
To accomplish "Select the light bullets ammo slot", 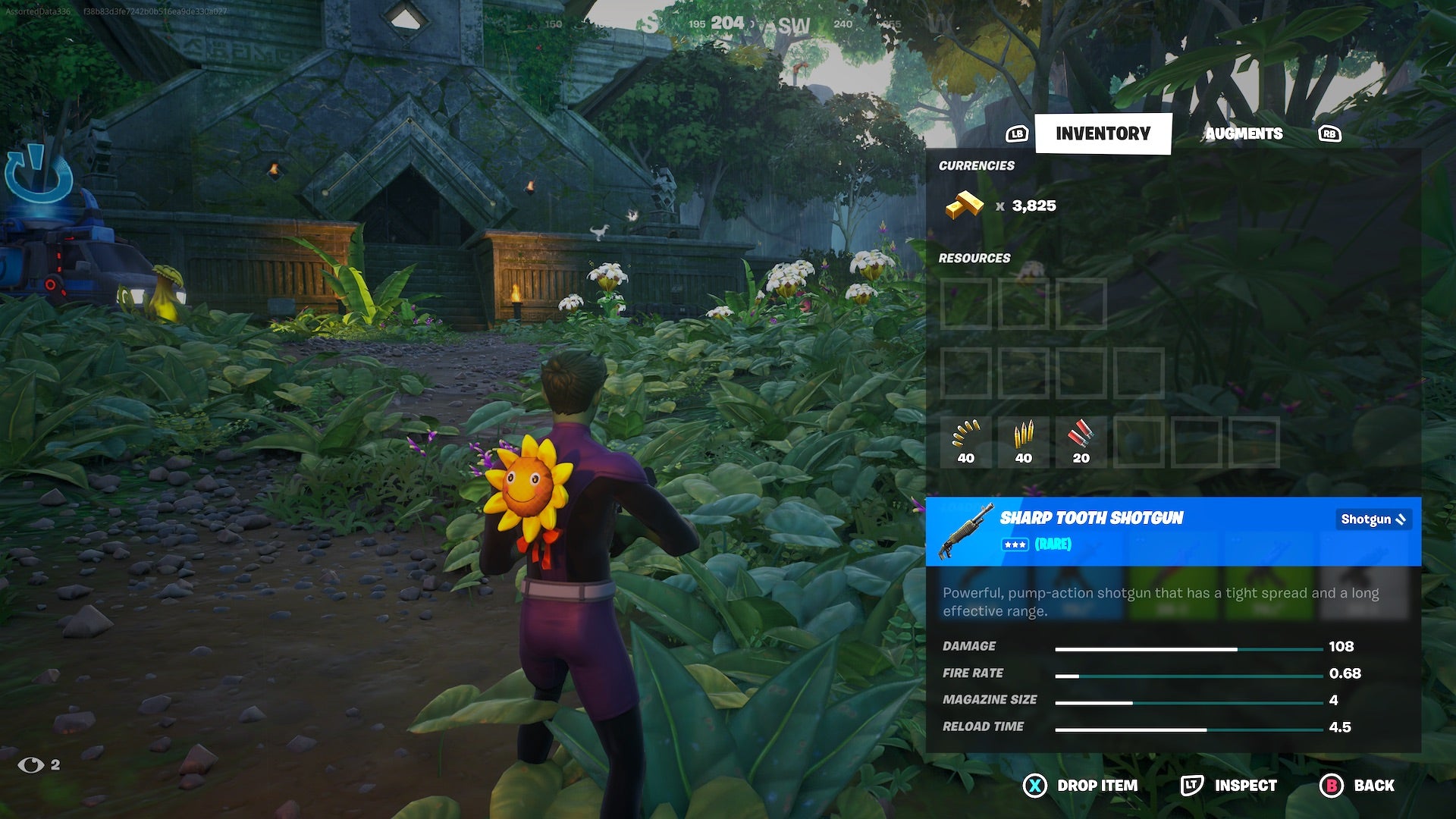I will point(965,442).
